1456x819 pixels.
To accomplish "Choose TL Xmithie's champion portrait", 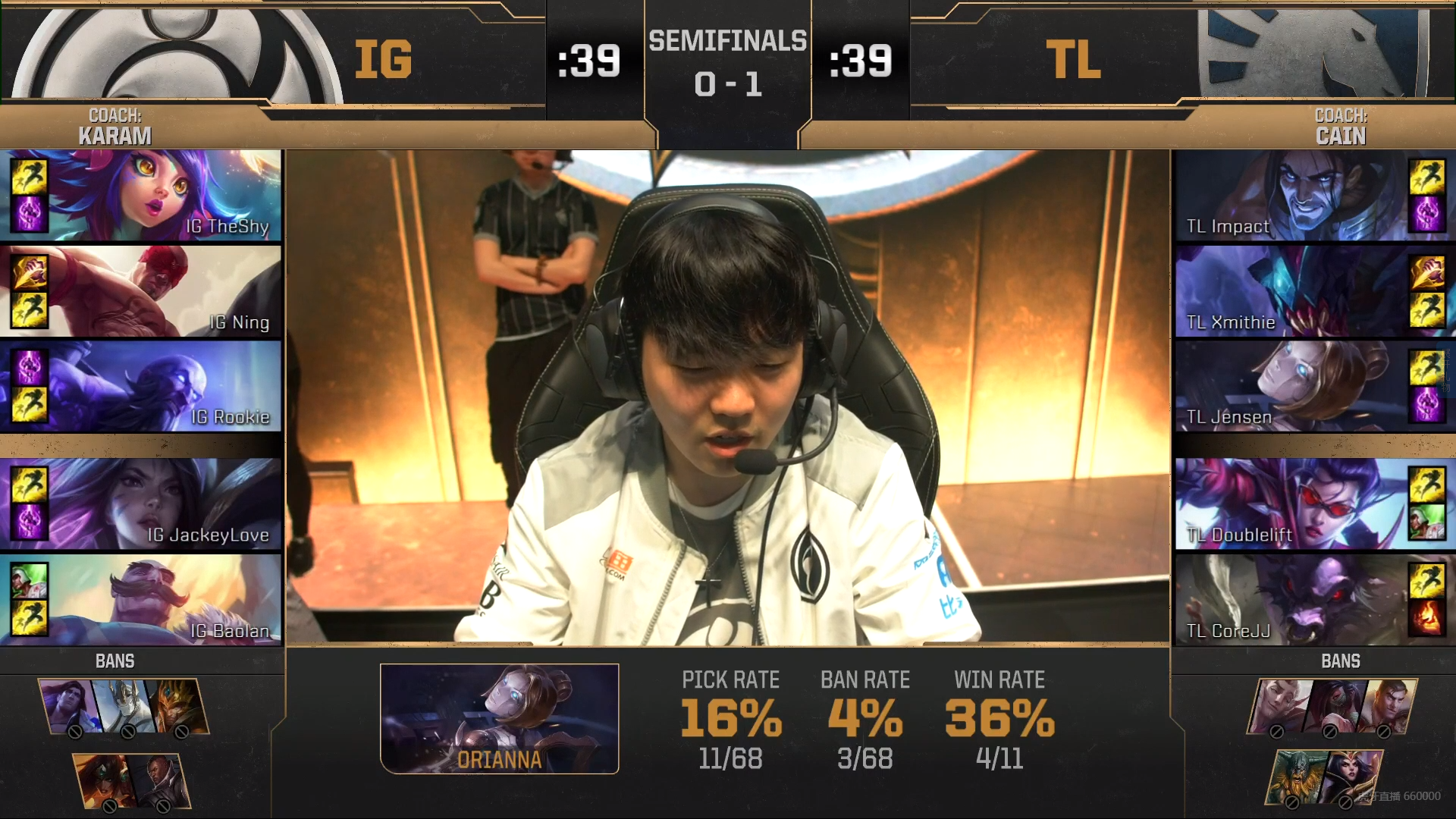I will 1289,291.
